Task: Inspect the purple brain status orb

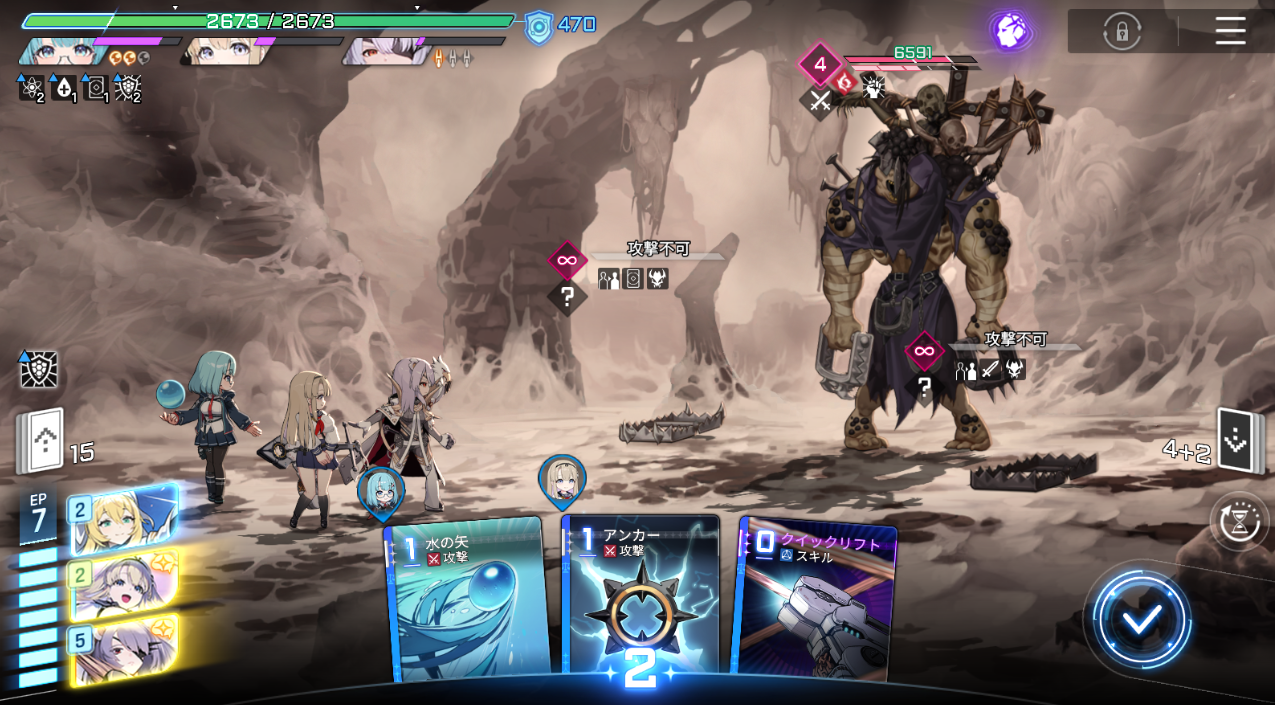Action: 1010,30
